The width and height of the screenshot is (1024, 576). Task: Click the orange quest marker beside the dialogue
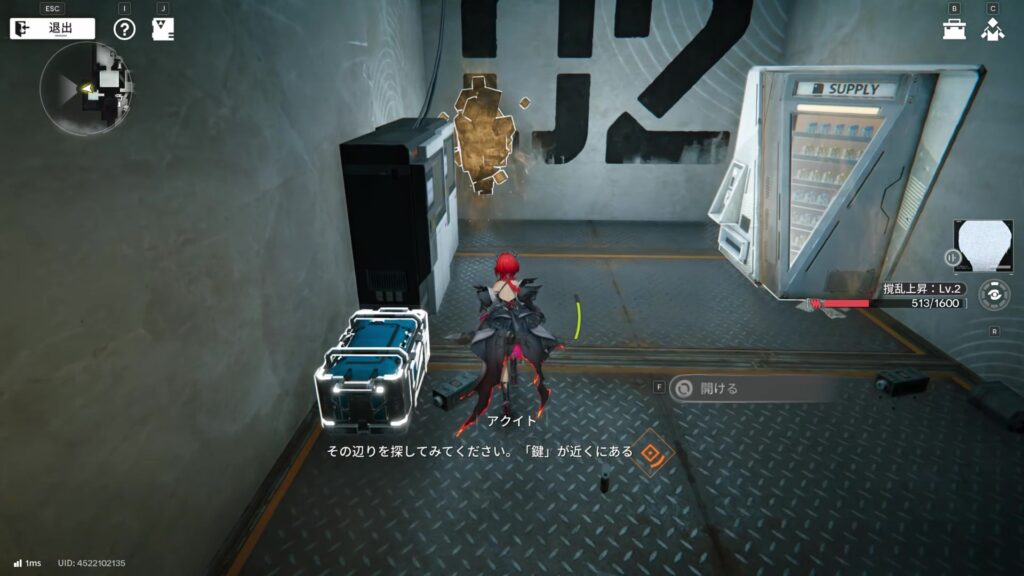pos(654,452)
